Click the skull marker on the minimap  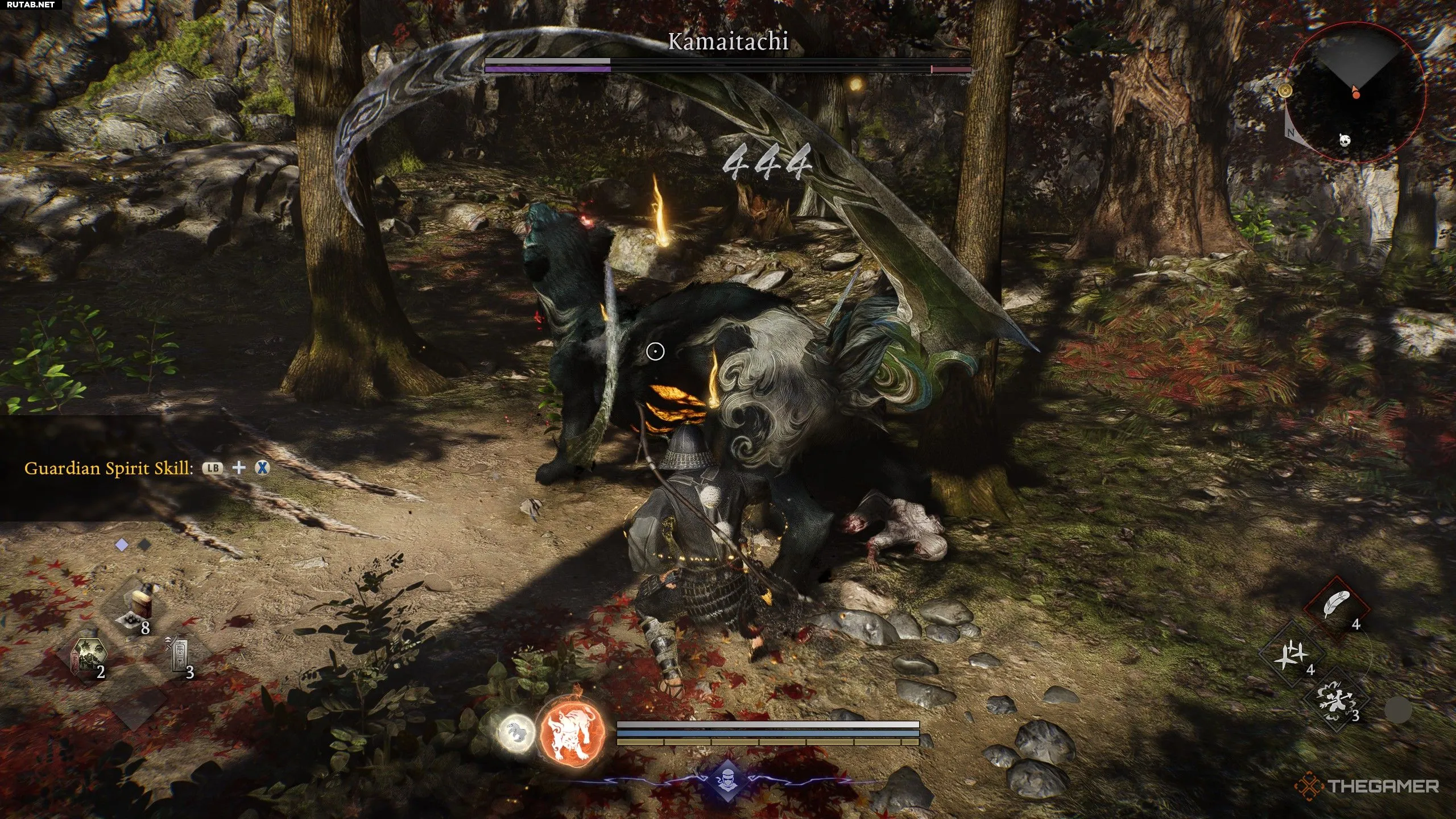click(x=1345, y=140)
